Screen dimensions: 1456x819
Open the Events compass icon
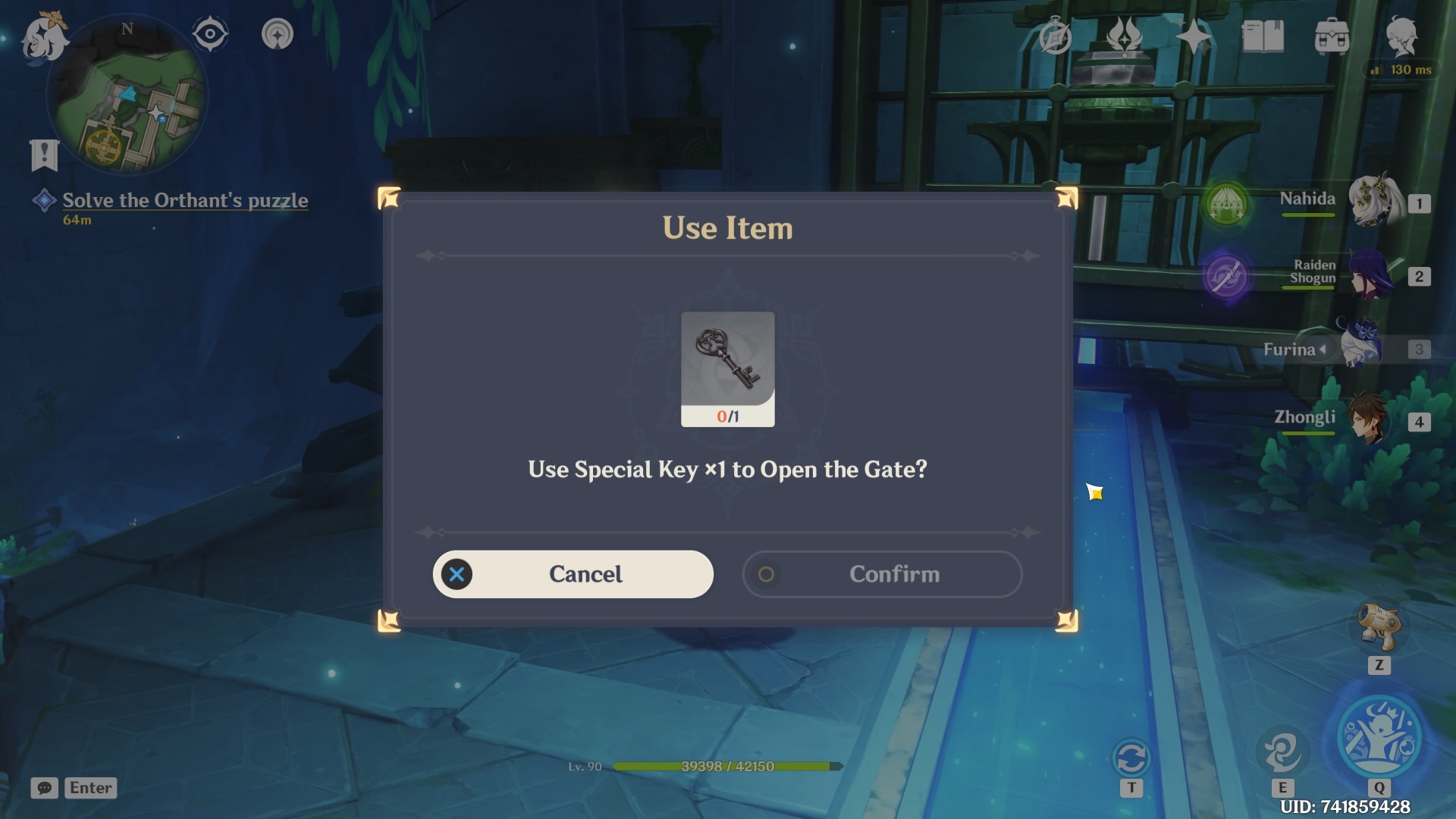[x=1055, y=36]
